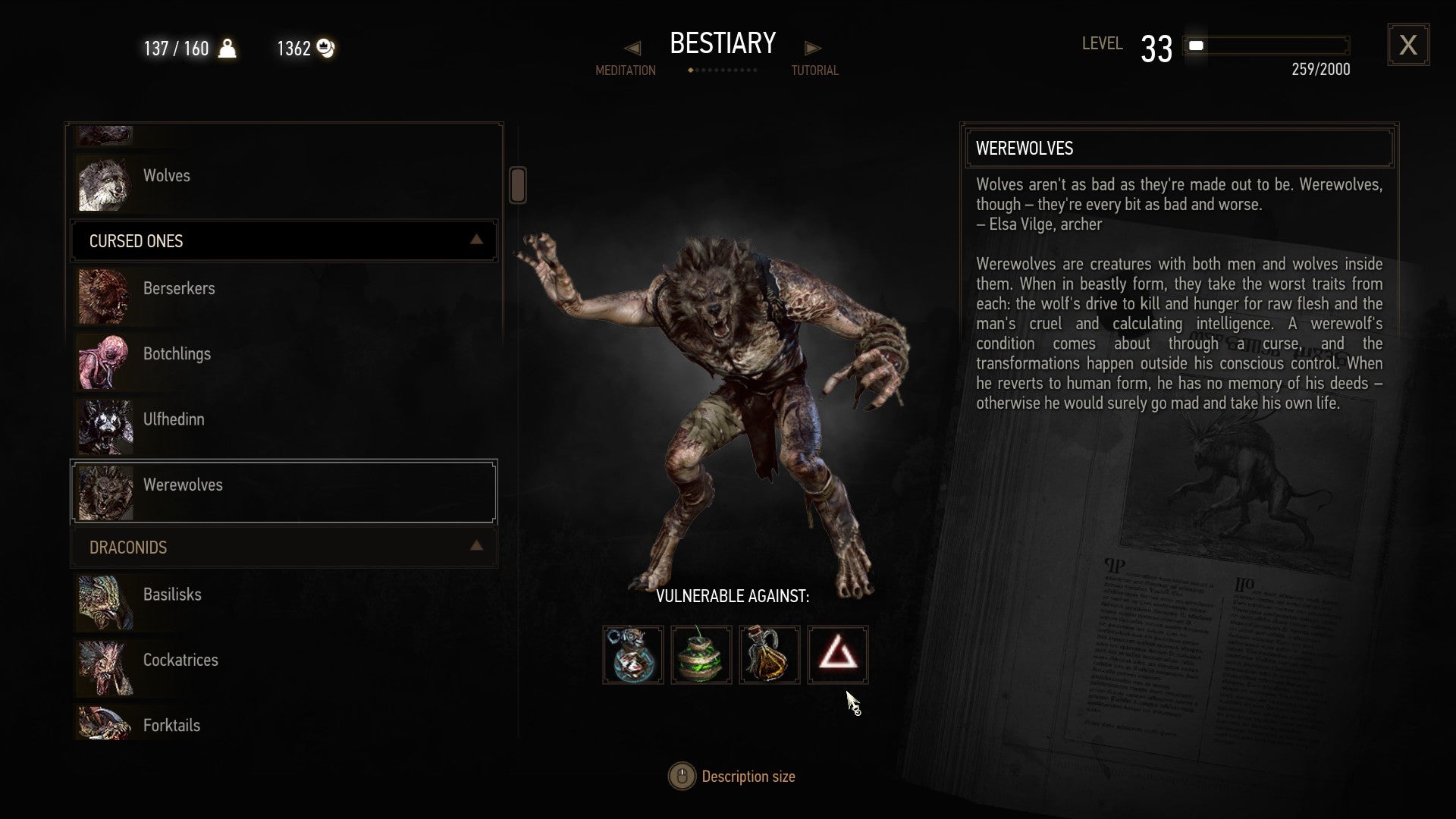Image resolution: width=1456 pixels, height=819 pixels.
Task: Click the Description size mouse icon
Action: pos(681,776)
